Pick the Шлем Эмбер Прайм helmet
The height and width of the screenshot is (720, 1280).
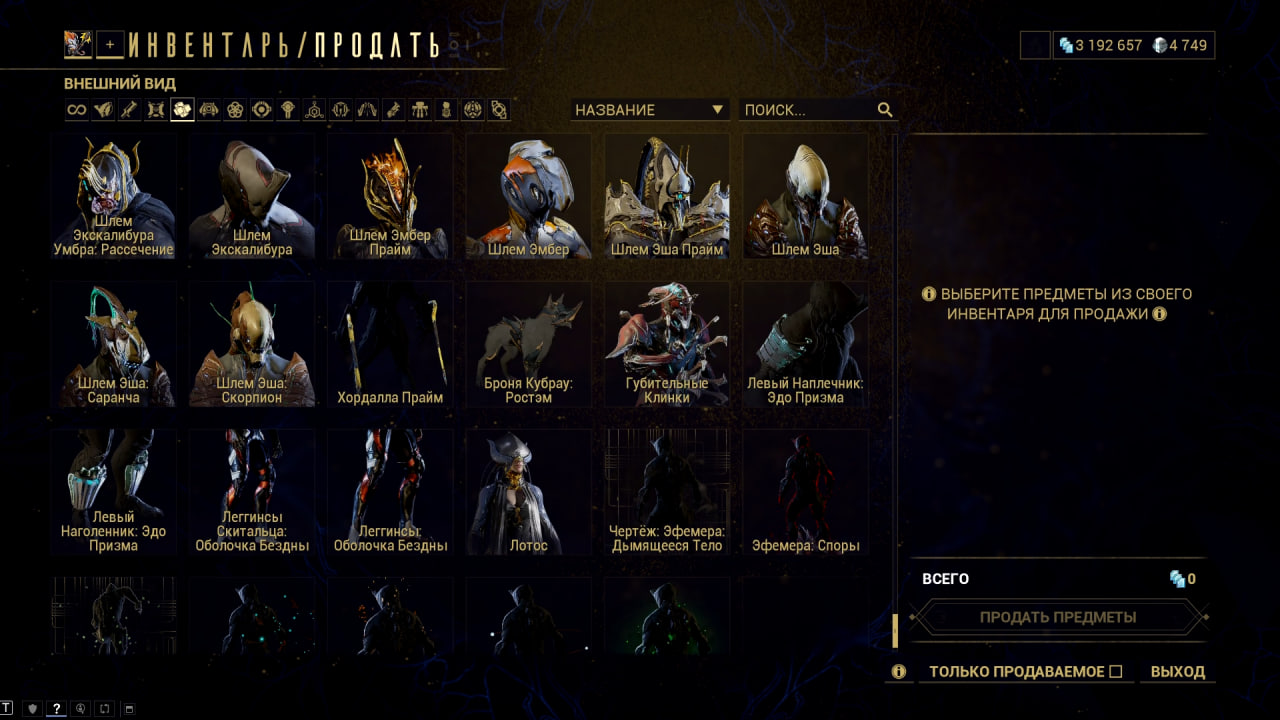point(389,197)
